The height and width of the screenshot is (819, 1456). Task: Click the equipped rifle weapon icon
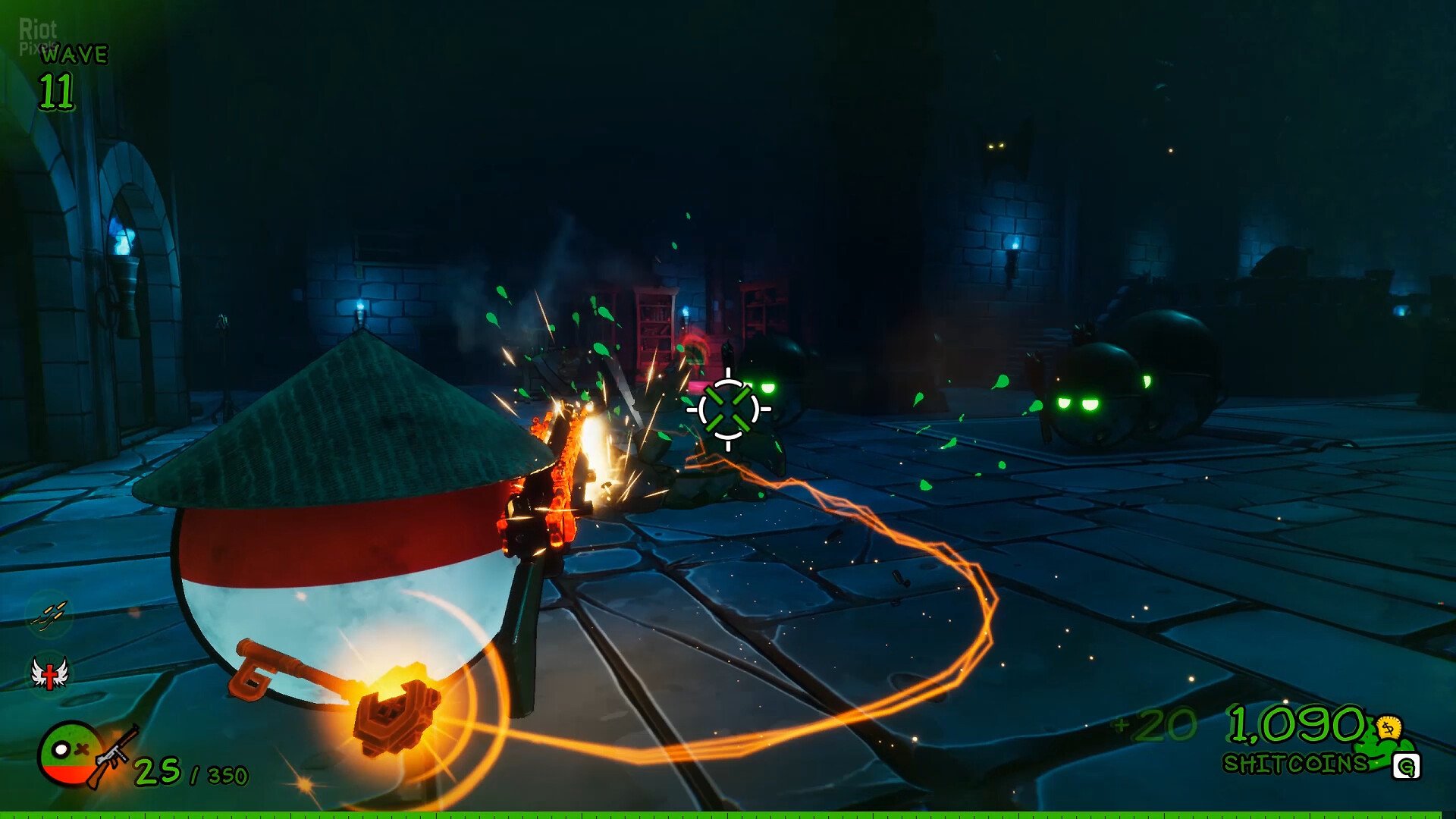(114, 756)
